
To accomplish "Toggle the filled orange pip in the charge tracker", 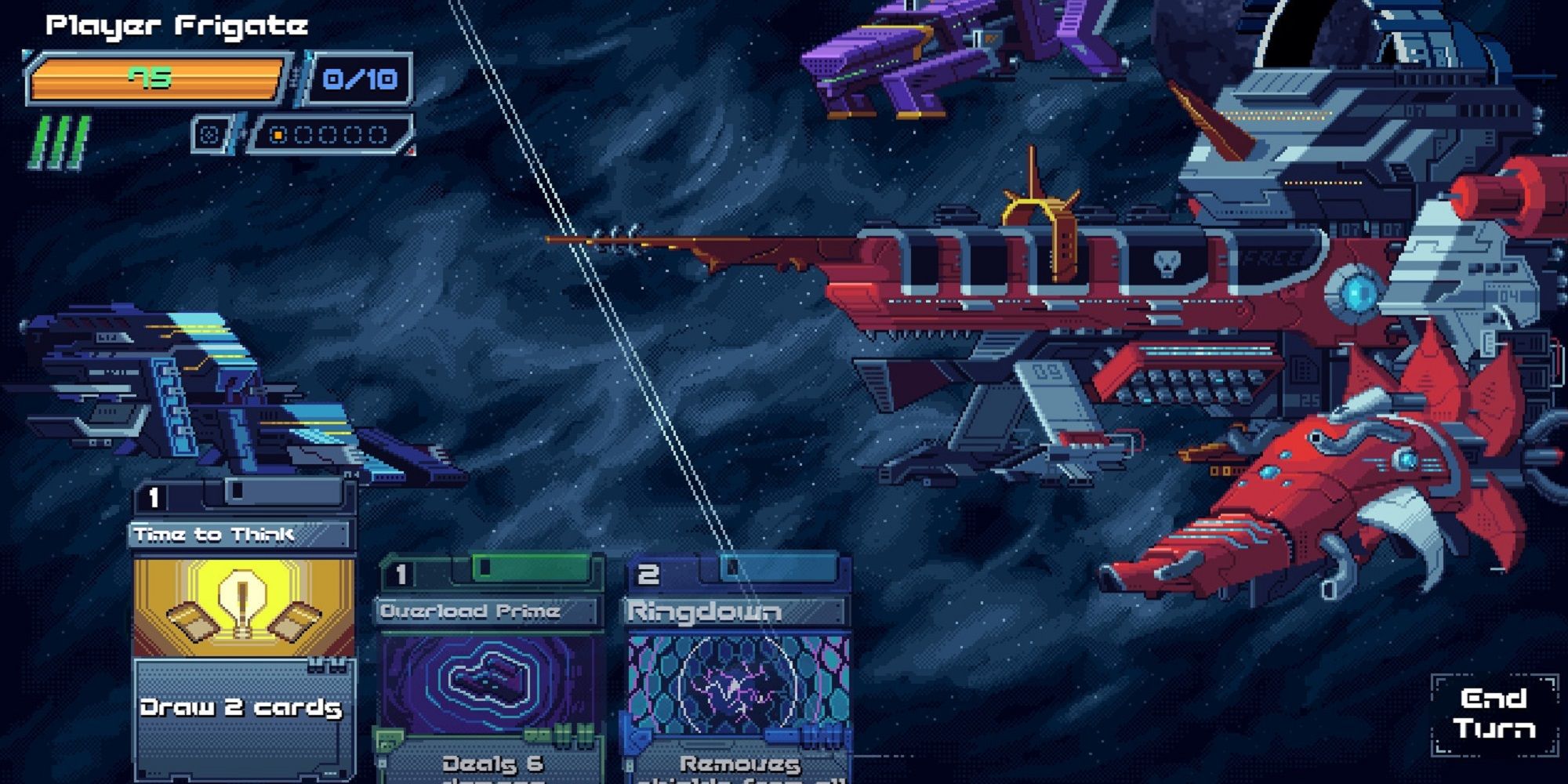I will pyautogui.click(x=279, y=133).
